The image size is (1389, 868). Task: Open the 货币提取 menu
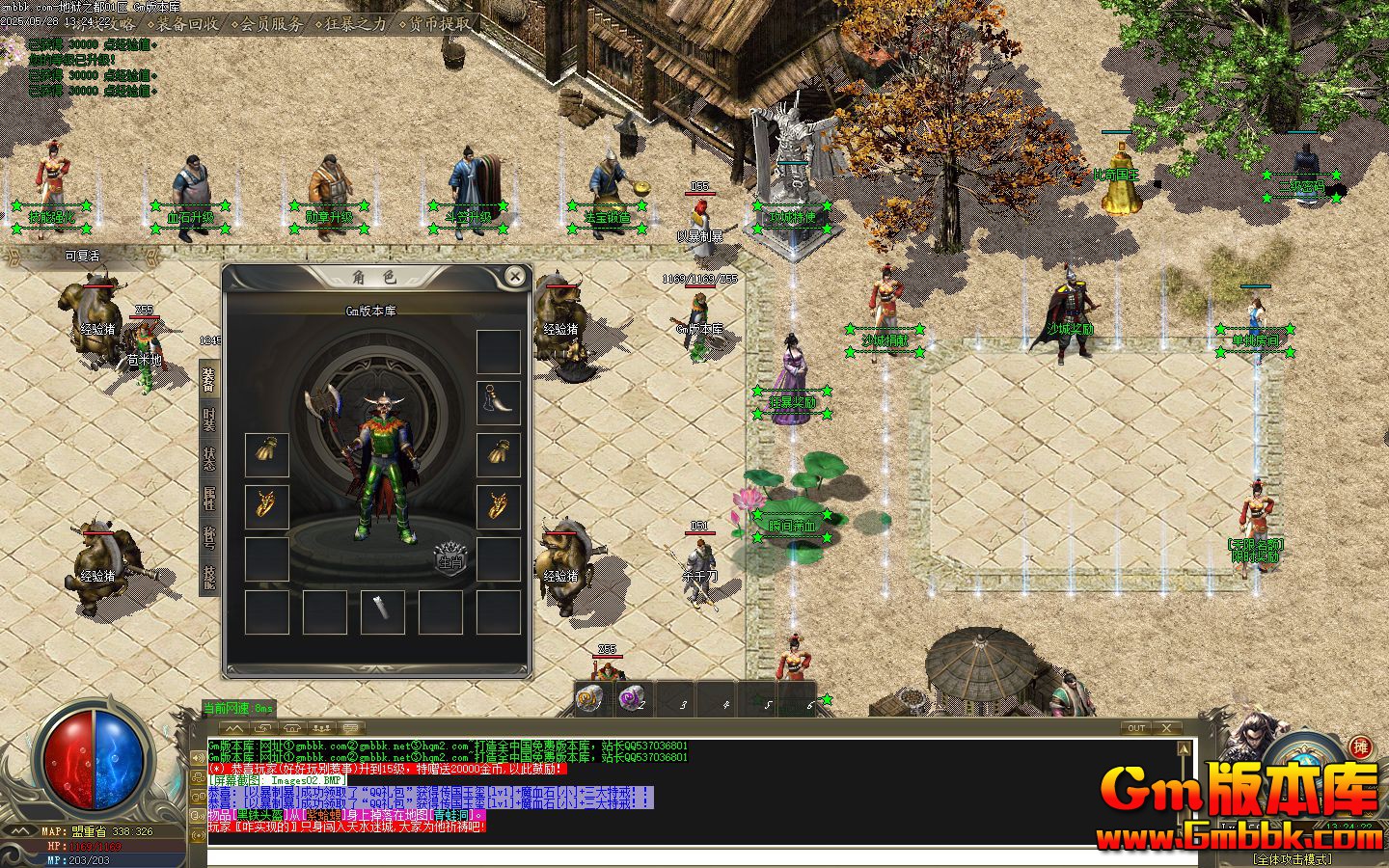(440, 23)
